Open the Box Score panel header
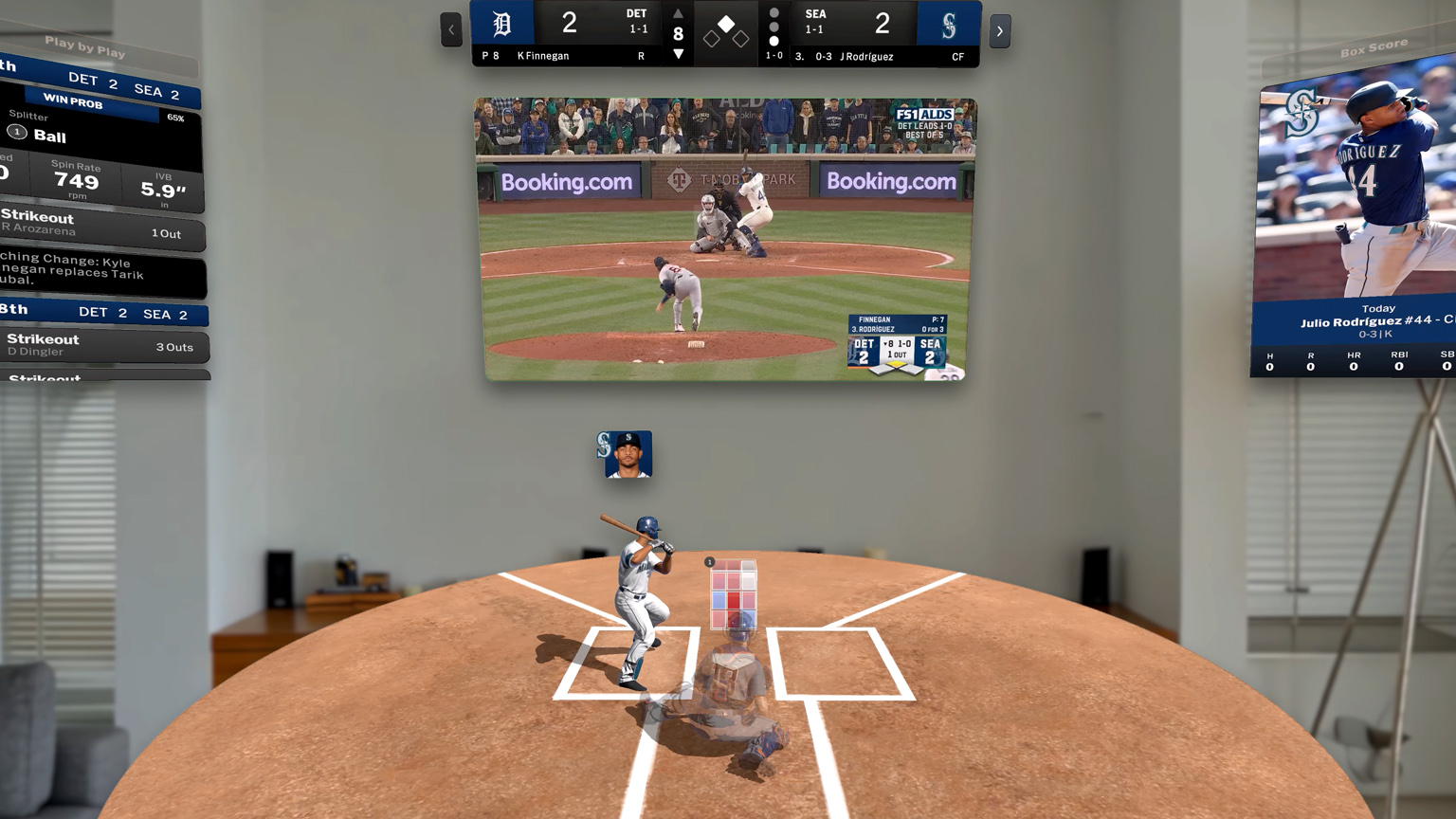Image resolution: width=1456 pixels, height=819 pixels. (1373, 47)
